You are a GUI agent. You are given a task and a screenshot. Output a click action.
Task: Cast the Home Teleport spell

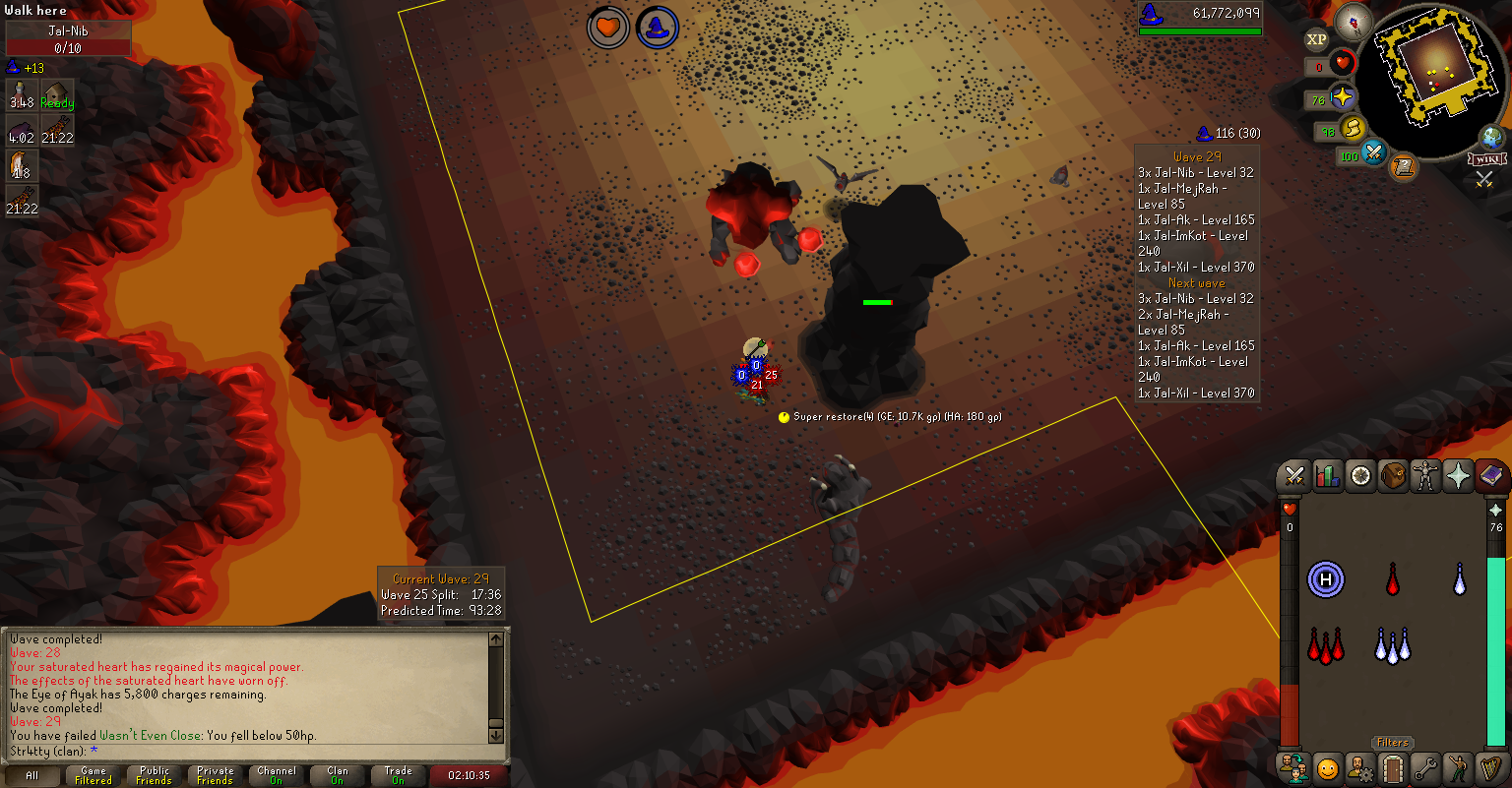pos(1326,579)
